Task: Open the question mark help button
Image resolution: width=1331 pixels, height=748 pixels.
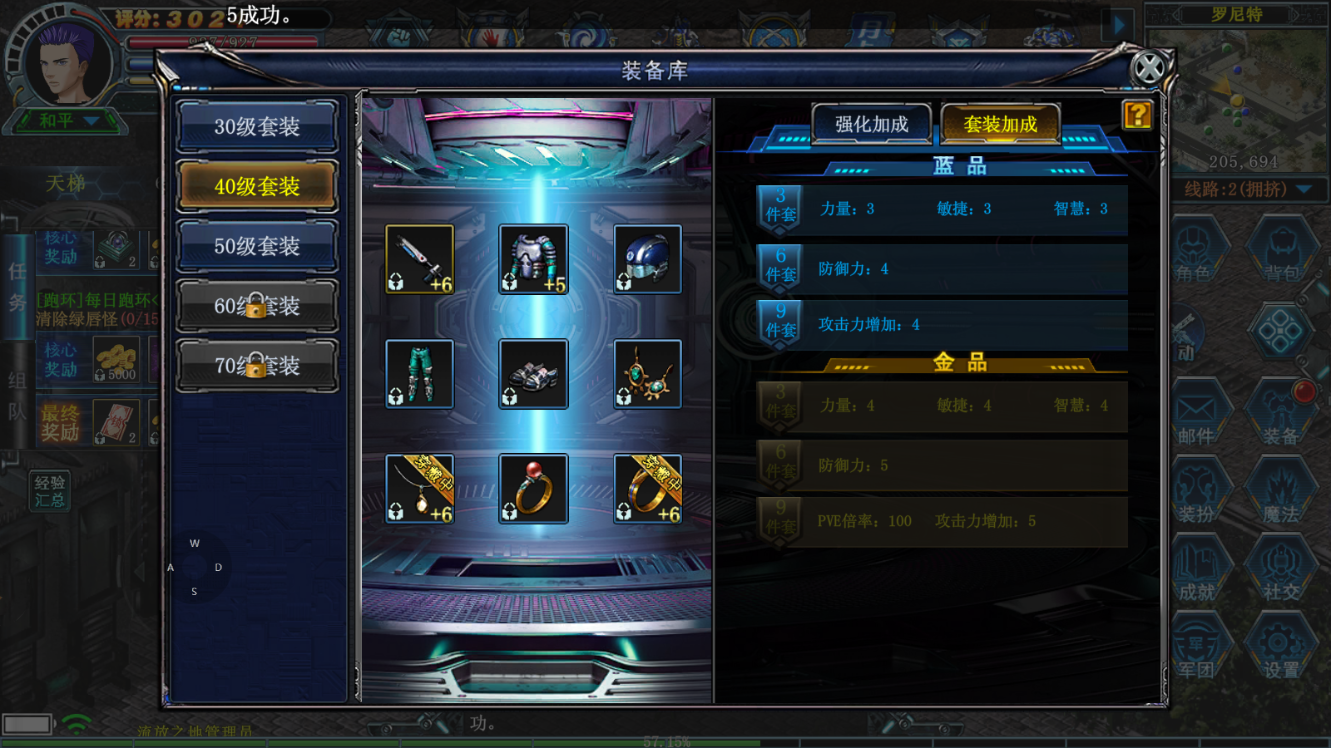Action: [x=1137, y=115]
